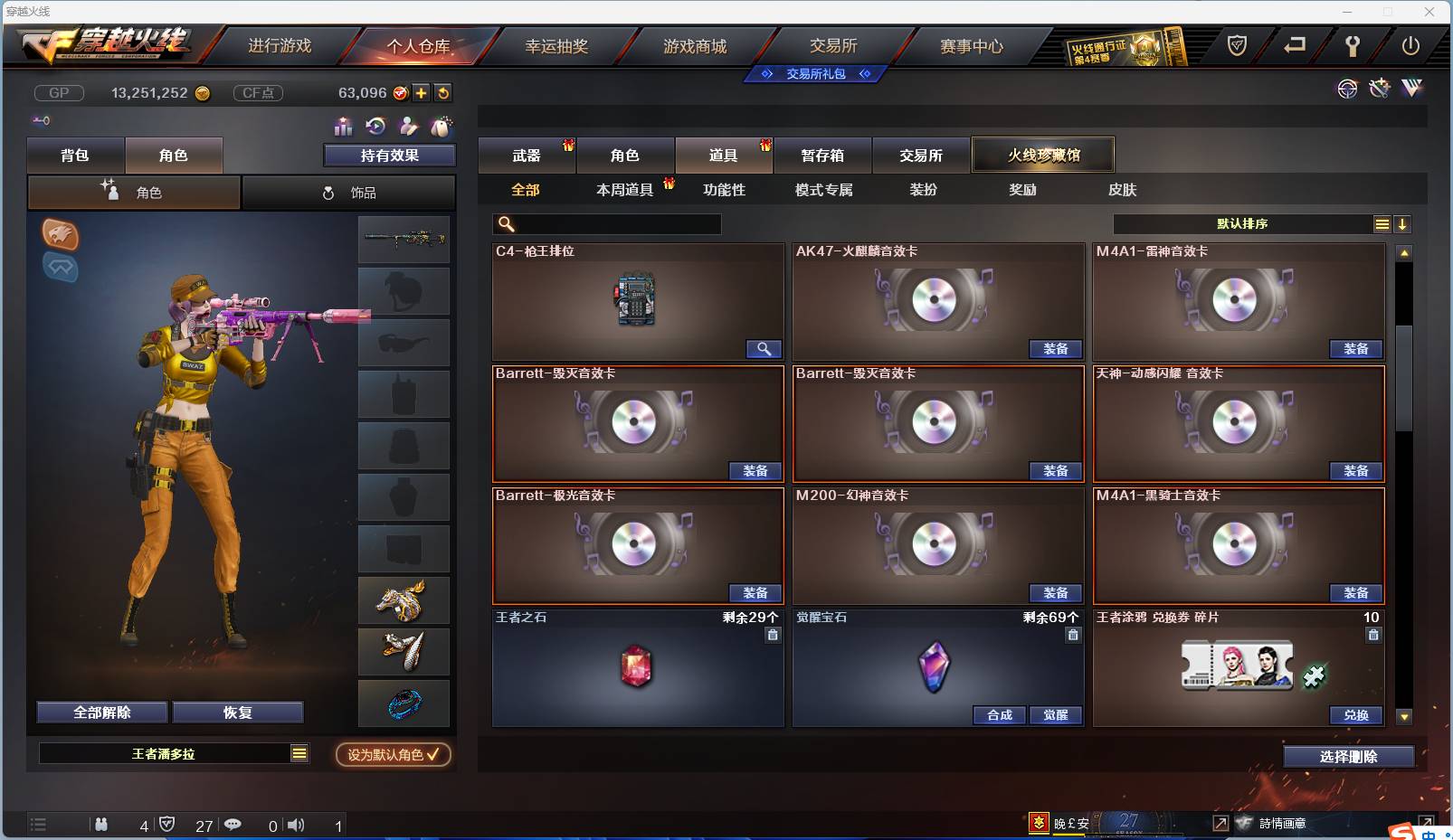
Task: Click the refresh icon beside CF点 balance
Action: (443, 93)
